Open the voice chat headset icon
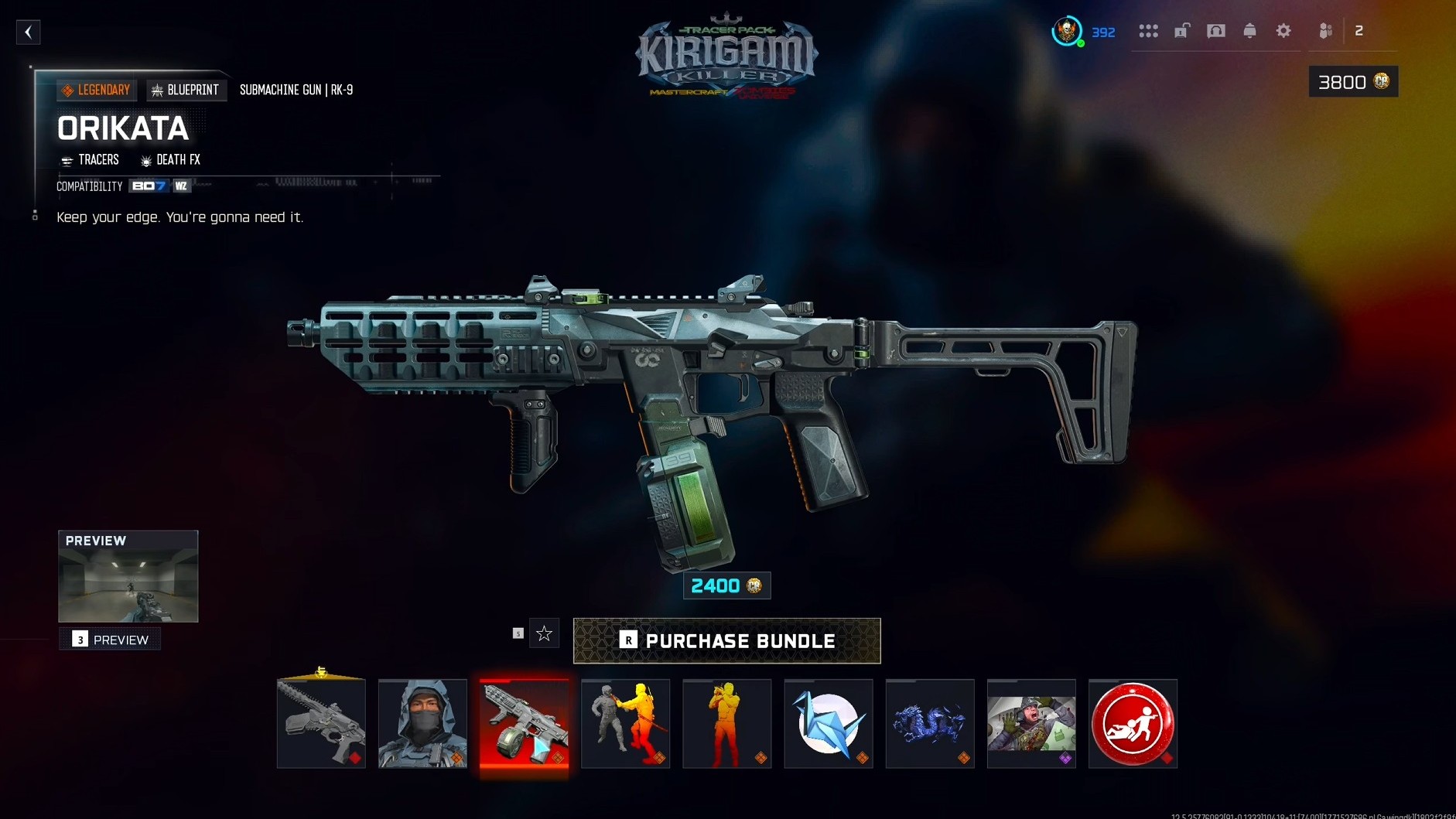1456x819 pixels. pos(1215,31)
